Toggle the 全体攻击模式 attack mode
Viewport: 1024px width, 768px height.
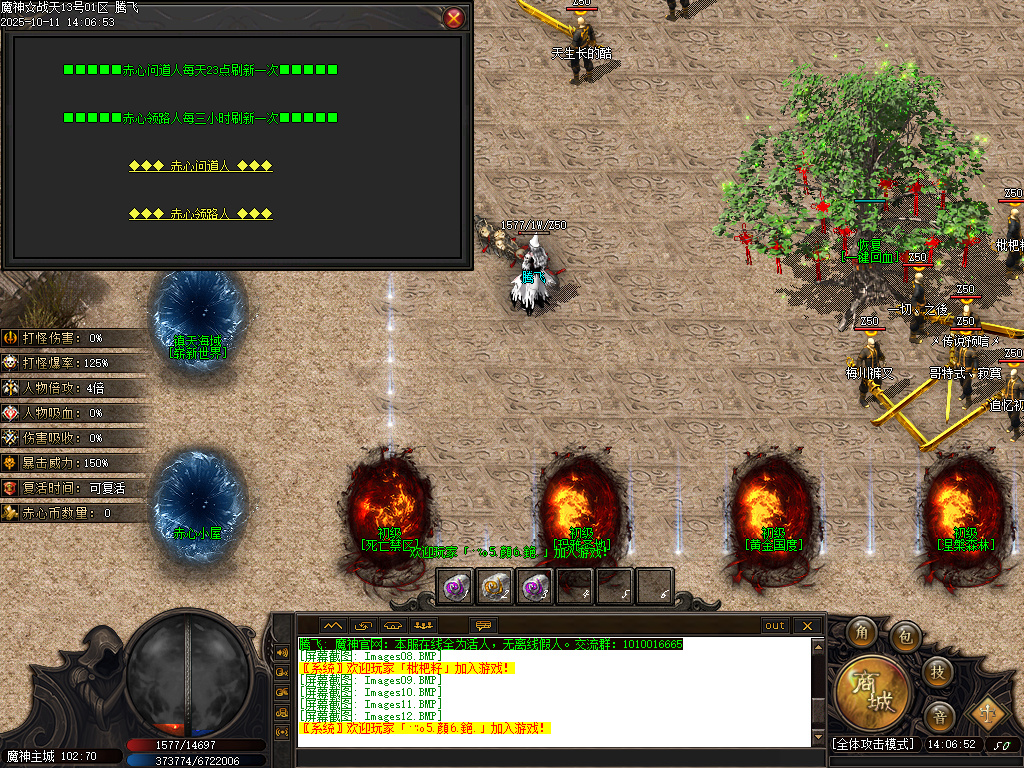coord(873,744)
